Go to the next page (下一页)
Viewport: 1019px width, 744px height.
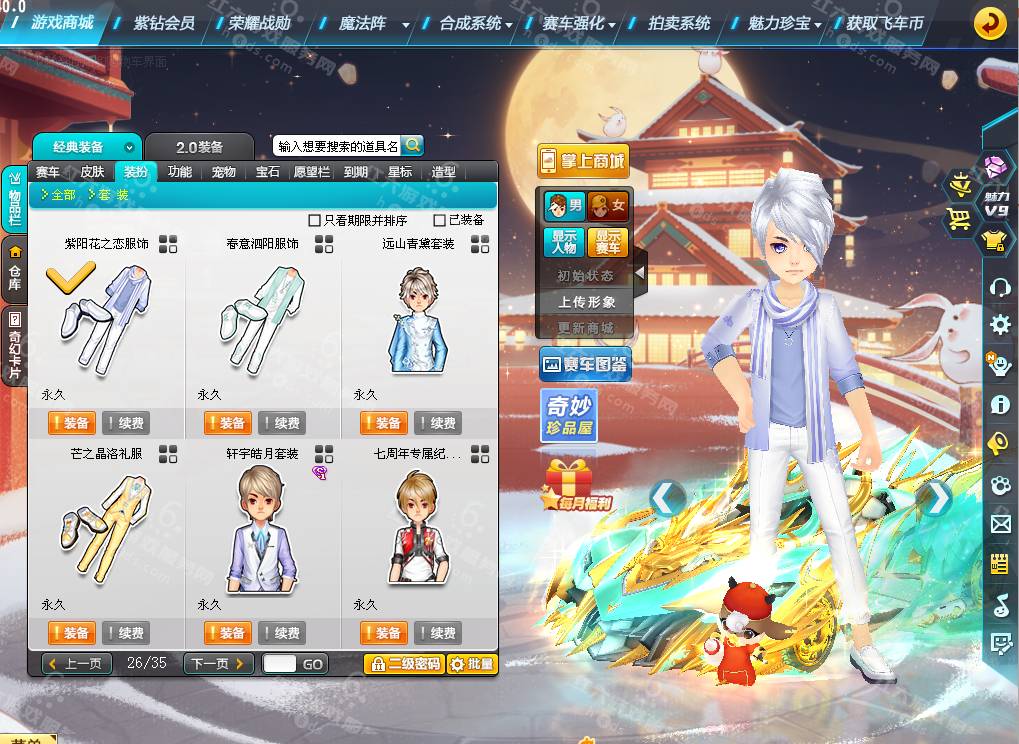pyautogui.click(x=217, y=664)
